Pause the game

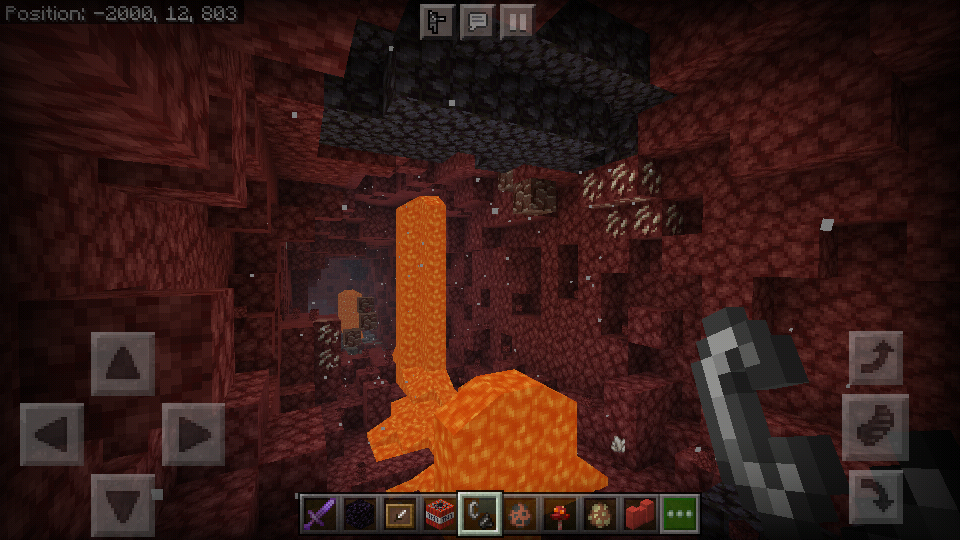[x=517, y=22]
